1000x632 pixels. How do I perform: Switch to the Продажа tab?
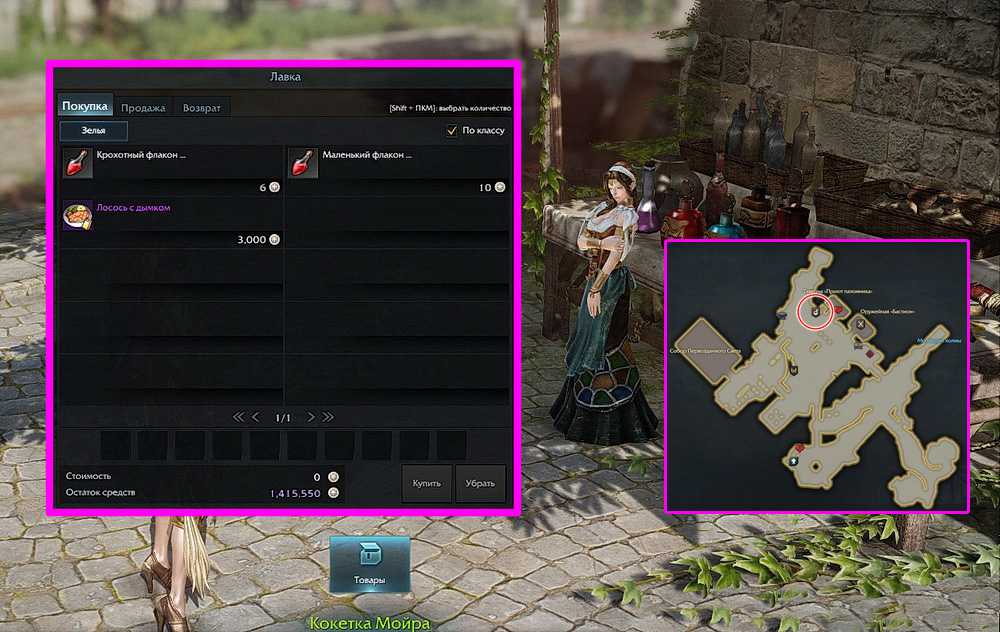145,108
